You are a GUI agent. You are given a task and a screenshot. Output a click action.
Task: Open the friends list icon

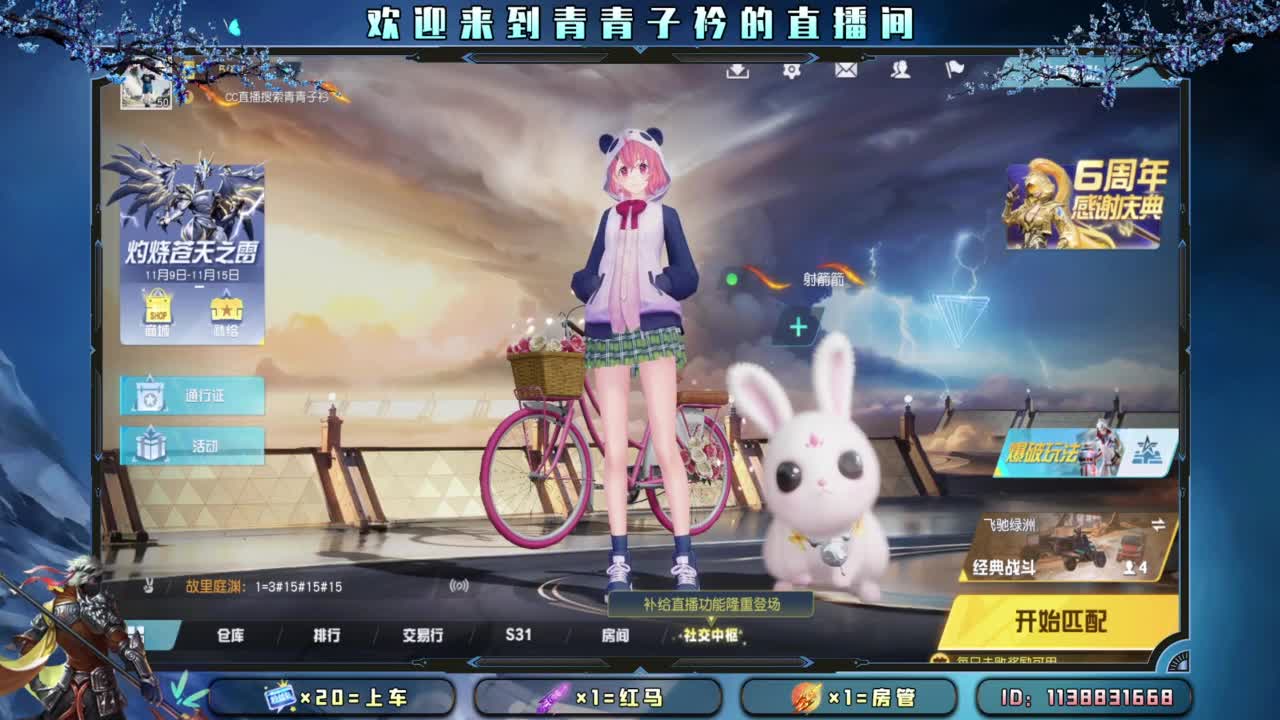900,72
